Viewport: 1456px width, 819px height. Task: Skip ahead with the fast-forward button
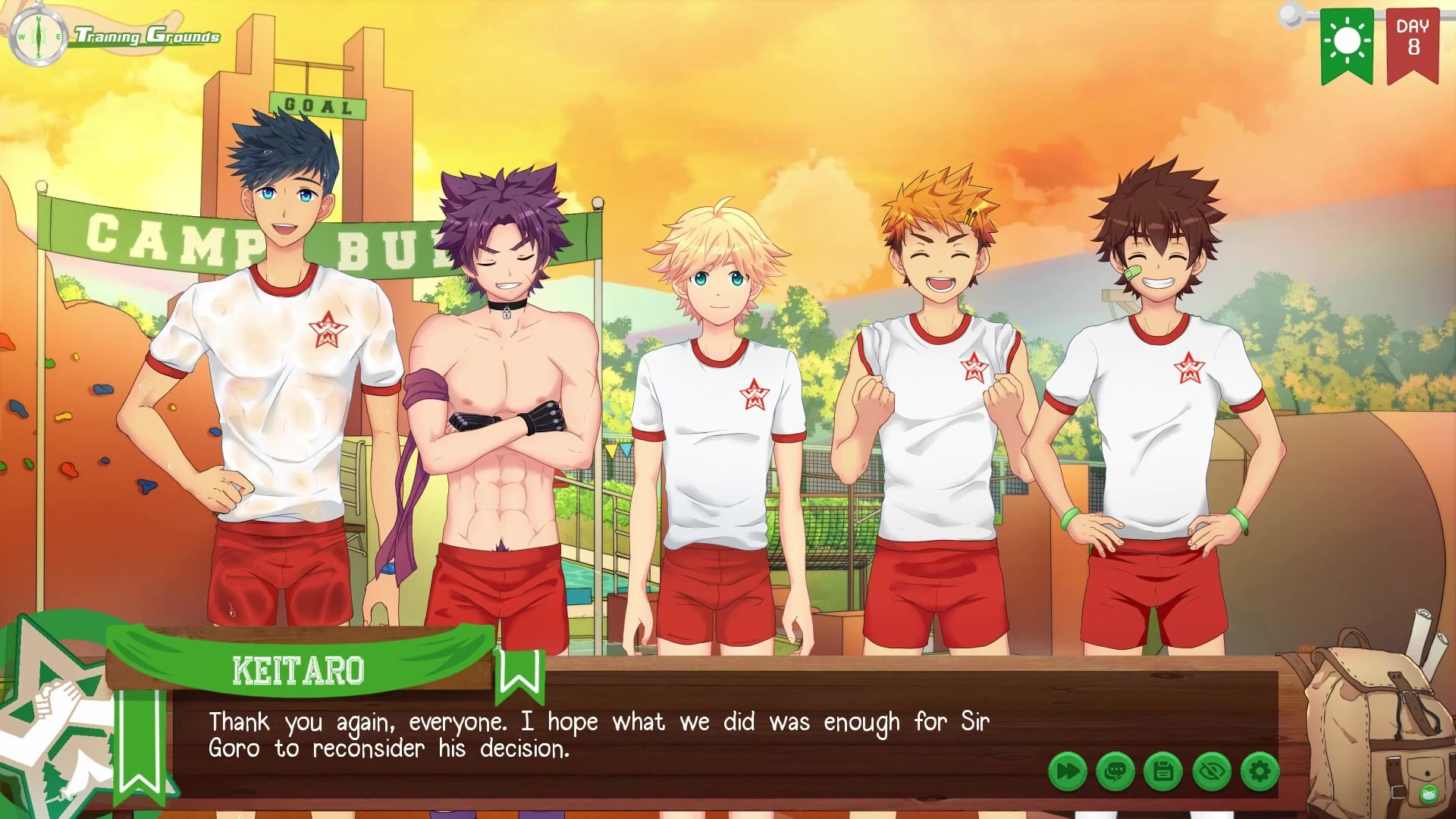1067,772
